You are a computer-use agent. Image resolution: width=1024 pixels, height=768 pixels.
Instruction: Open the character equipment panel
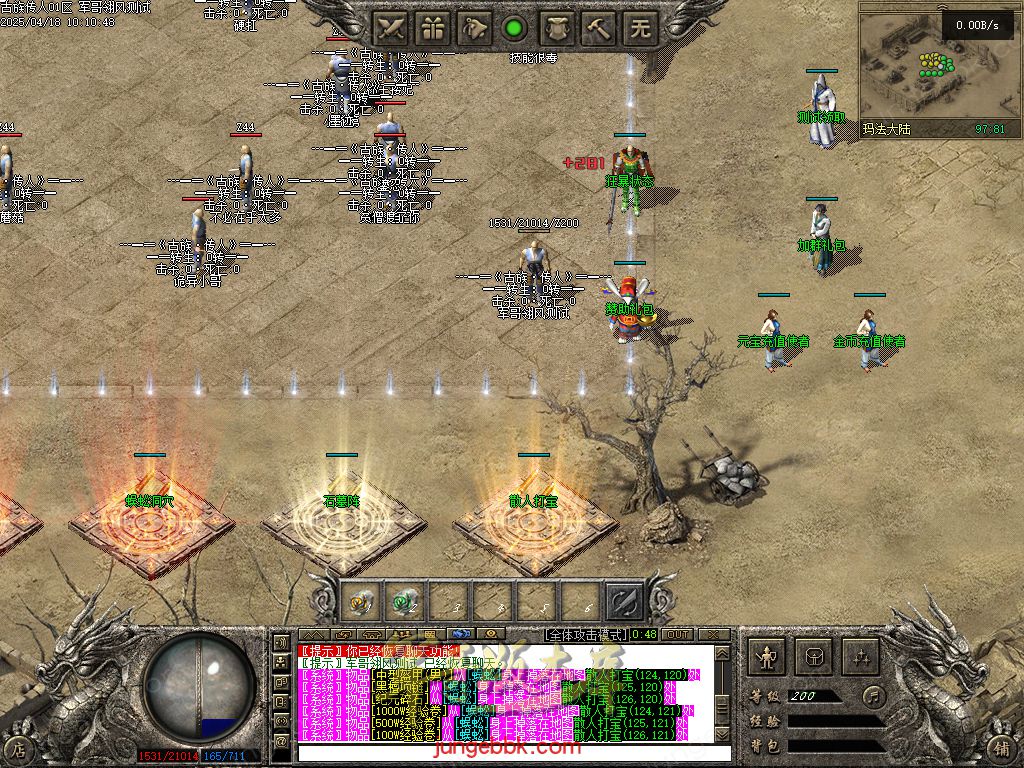click(767, 657)
